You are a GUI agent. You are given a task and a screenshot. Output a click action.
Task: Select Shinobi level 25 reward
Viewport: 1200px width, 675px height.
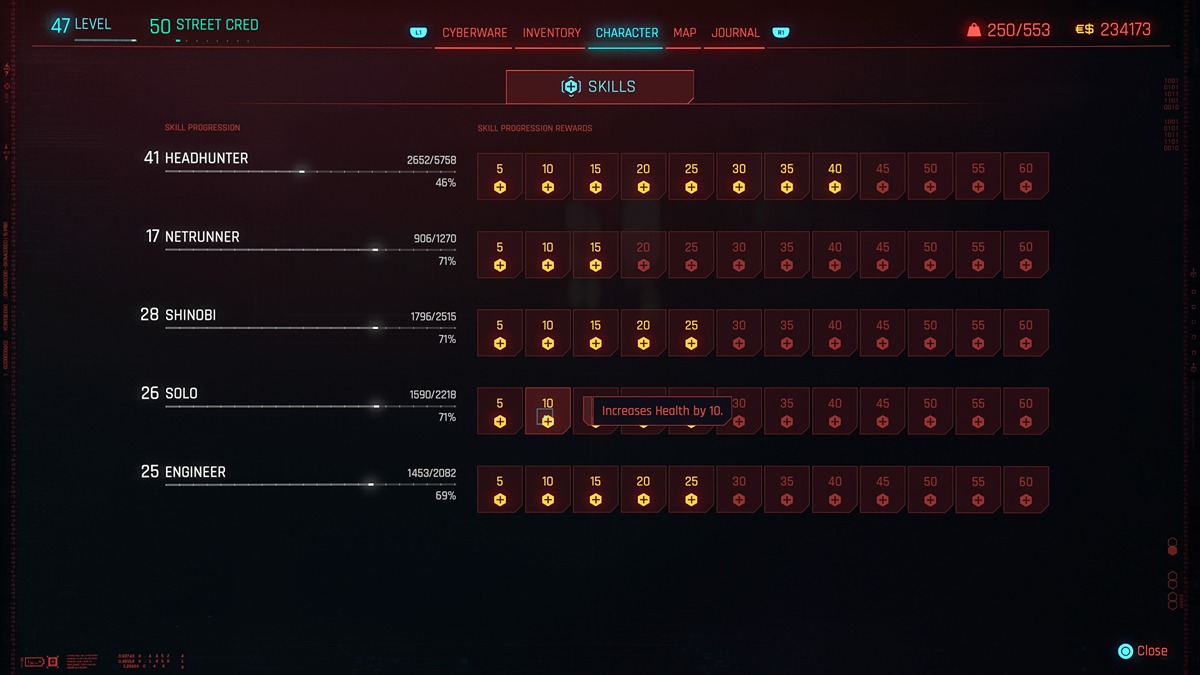click(x=691, y=333)
